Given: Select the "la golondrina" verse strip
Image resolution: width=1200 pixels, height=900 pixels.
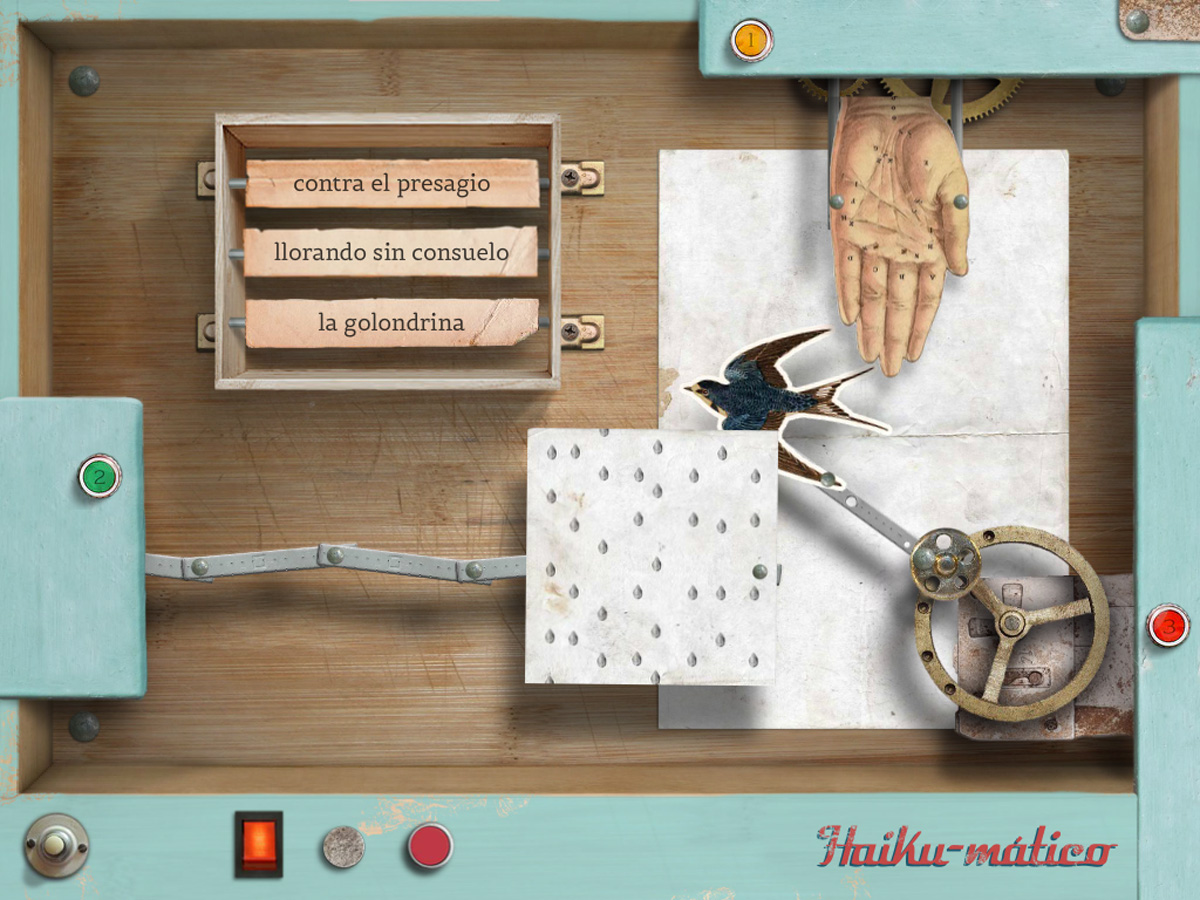Looking at the screenshot, I should 392,323.
